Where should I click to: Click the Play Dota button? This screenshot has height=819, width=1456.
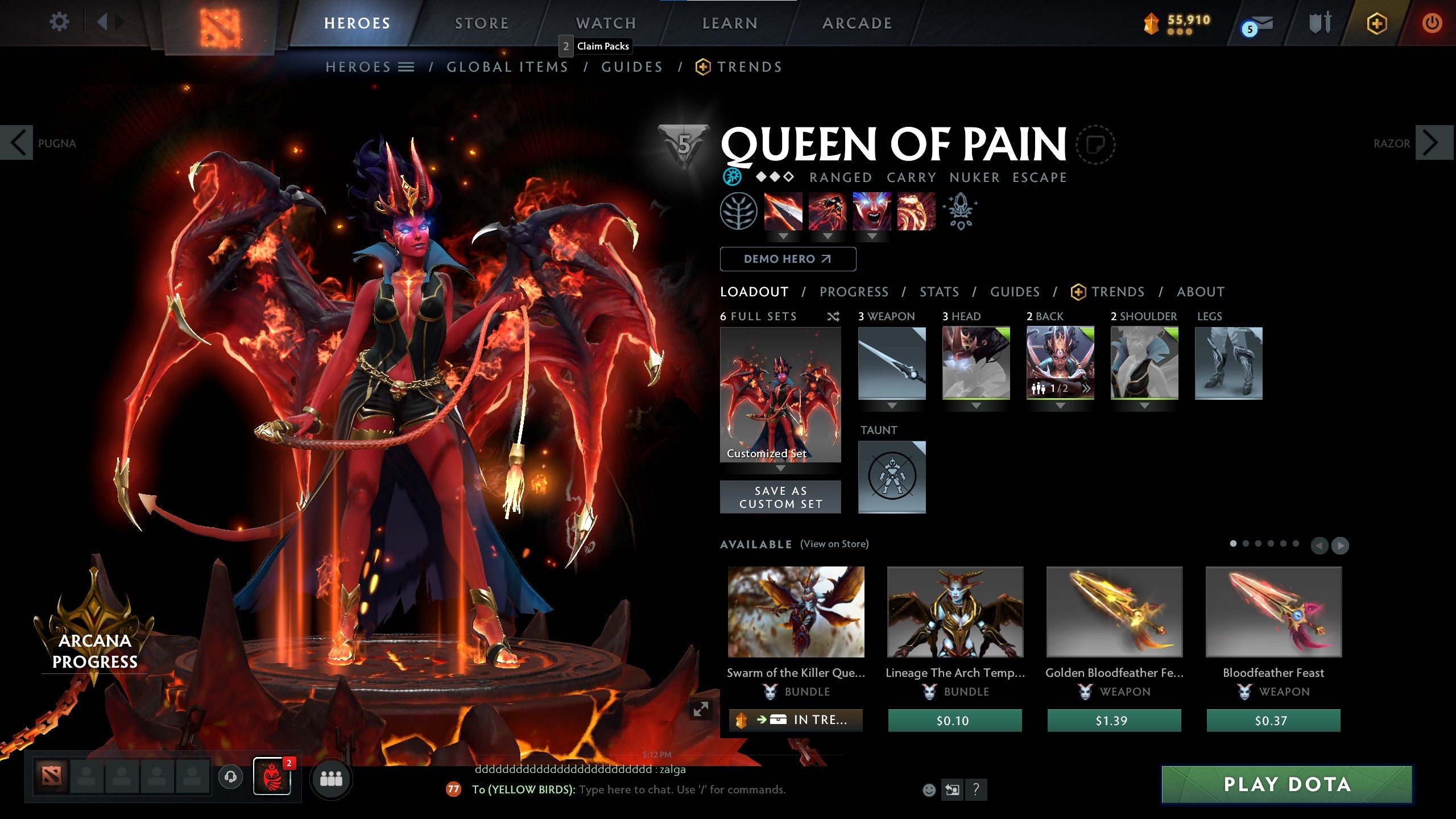[x=1287, y=785]
